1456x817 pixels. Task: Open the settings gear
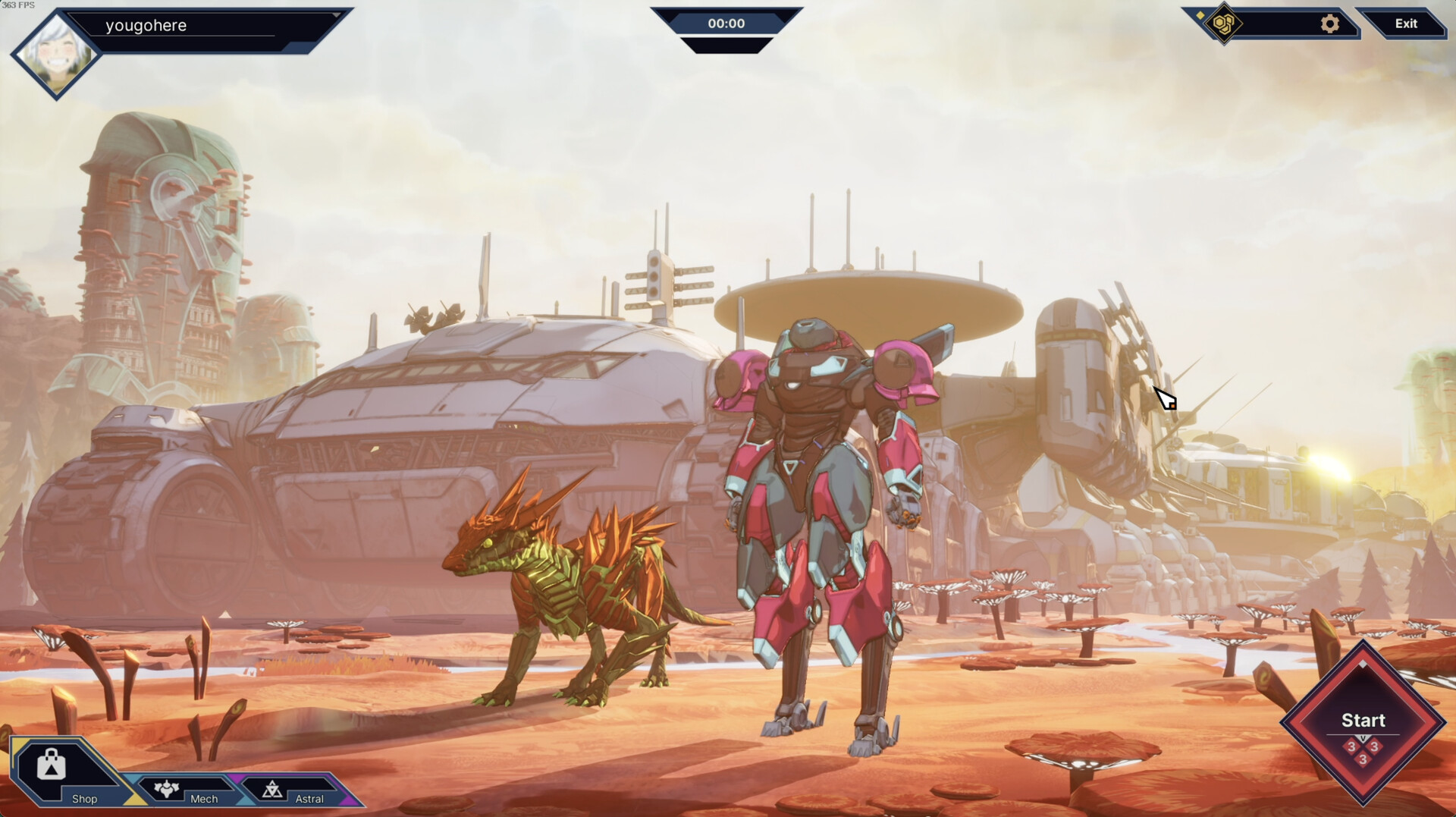[x=1329, y=23]
